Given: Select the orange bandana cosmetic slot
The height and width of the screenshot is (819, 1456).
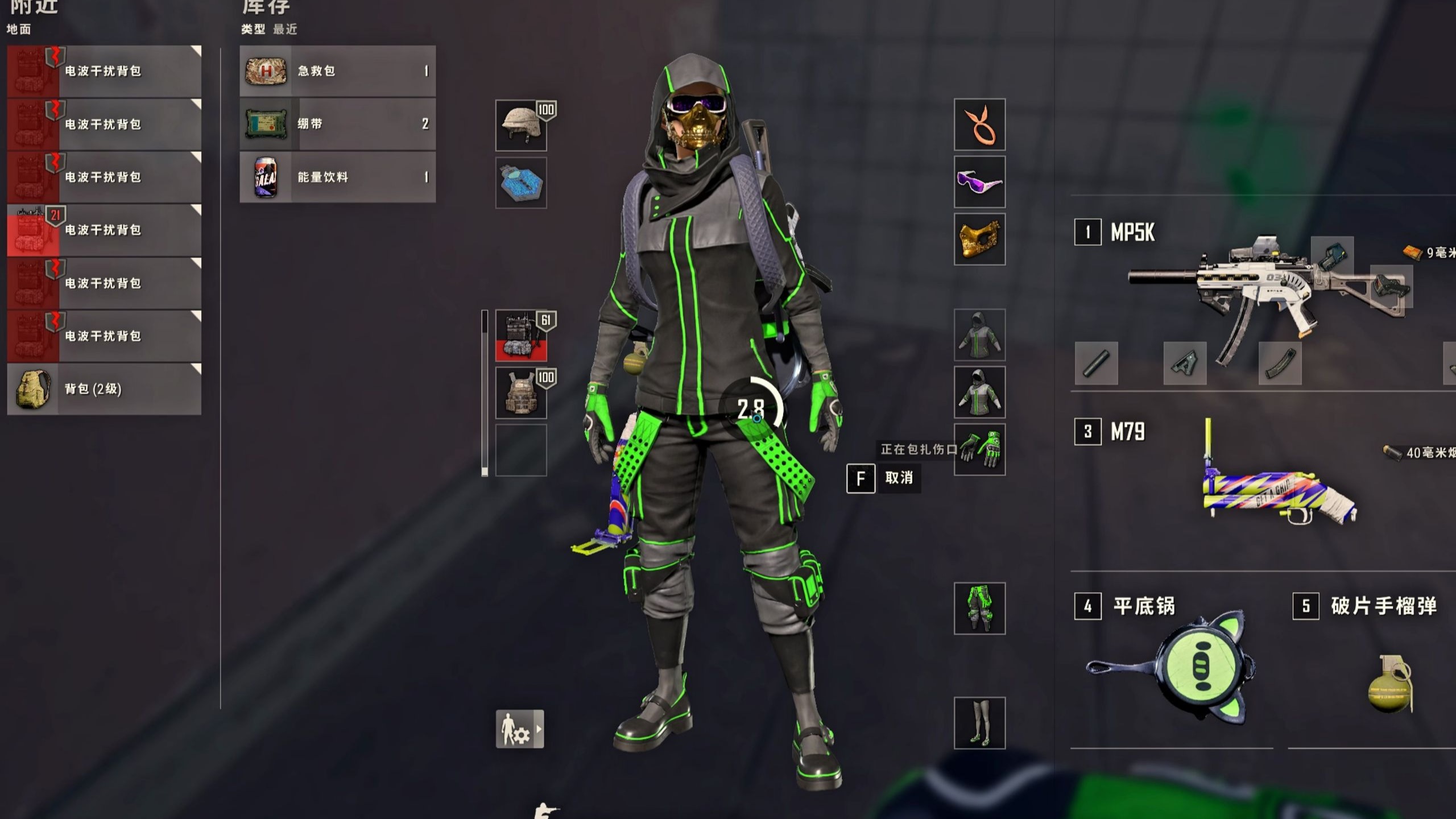Looking at the screenshot, I should tap(979, 125).
